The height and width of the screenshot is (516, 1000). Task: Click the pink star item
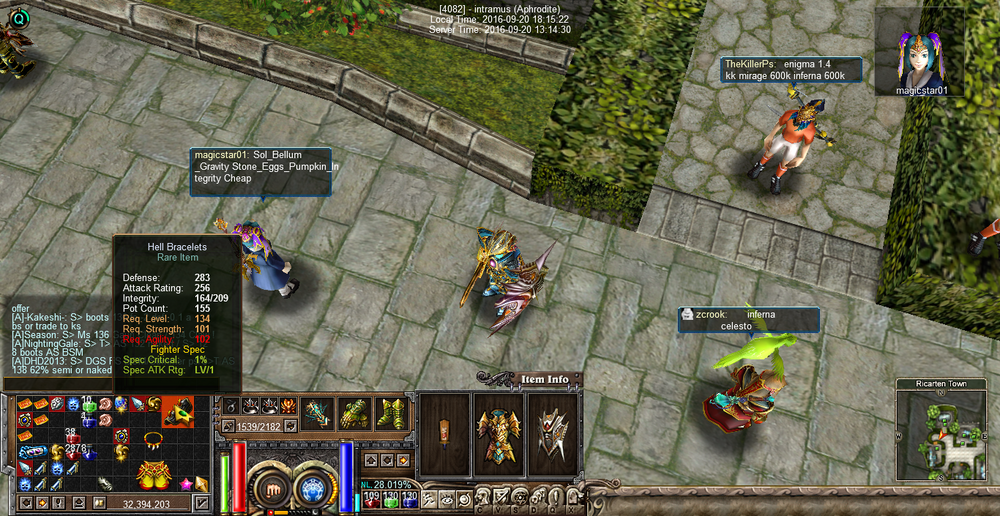point(187,483)
